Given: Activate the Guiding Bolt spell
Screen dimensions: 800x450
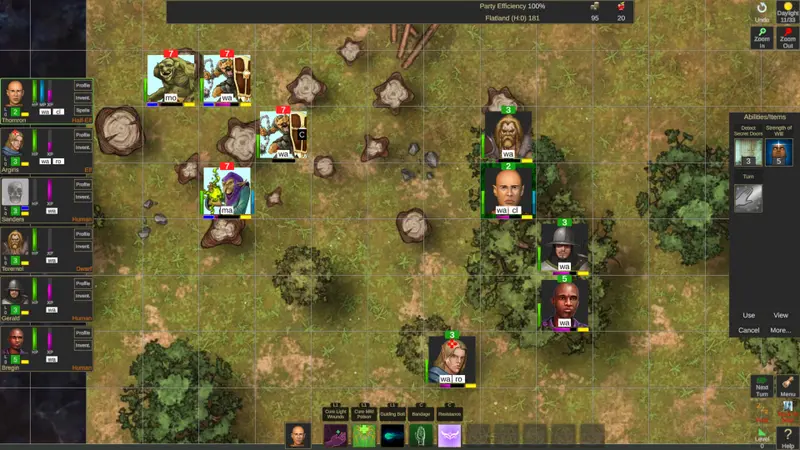Looking at the screenshot, I should (393, 435).
